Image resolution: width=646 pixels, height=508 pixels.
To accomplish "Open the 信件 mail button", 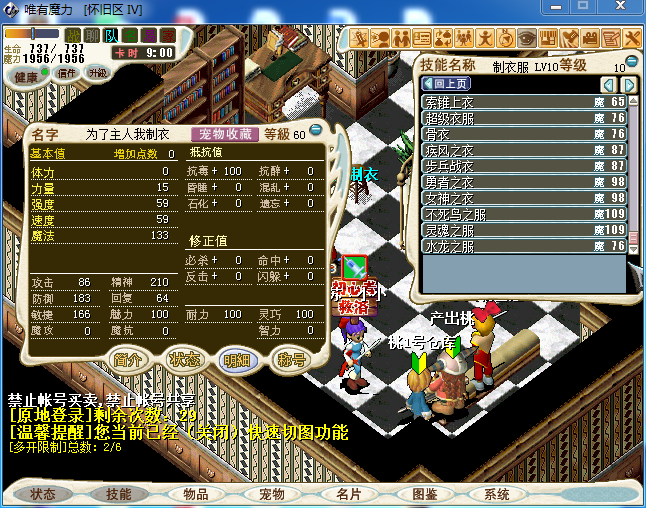I will pos(67,73).
